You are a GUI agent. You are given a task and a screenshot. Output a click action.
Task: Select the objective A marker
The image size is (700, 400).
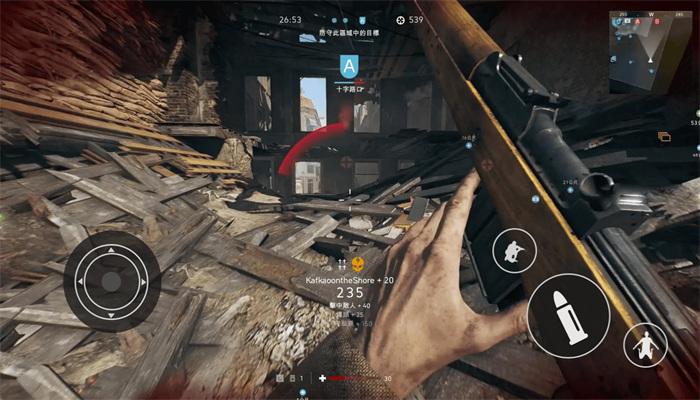pos(348,67)
